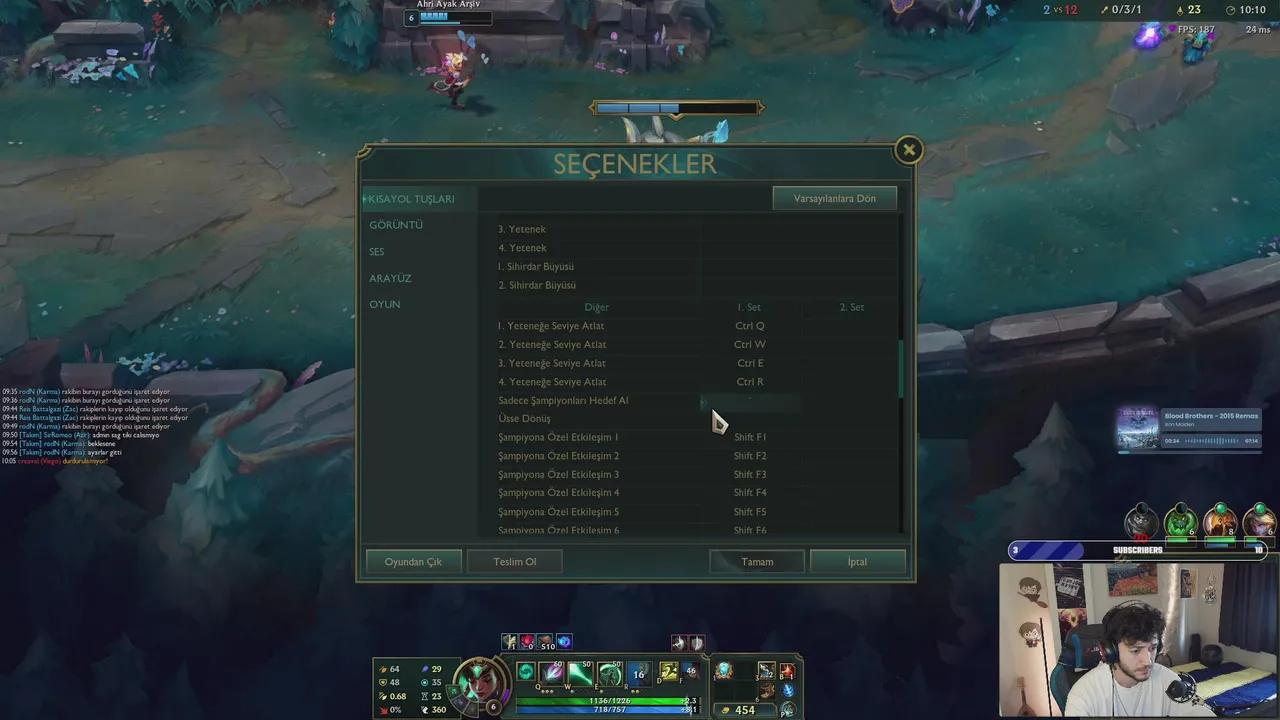
Task: Click the B recall item slot icon
Action: [x=786, y=672]
